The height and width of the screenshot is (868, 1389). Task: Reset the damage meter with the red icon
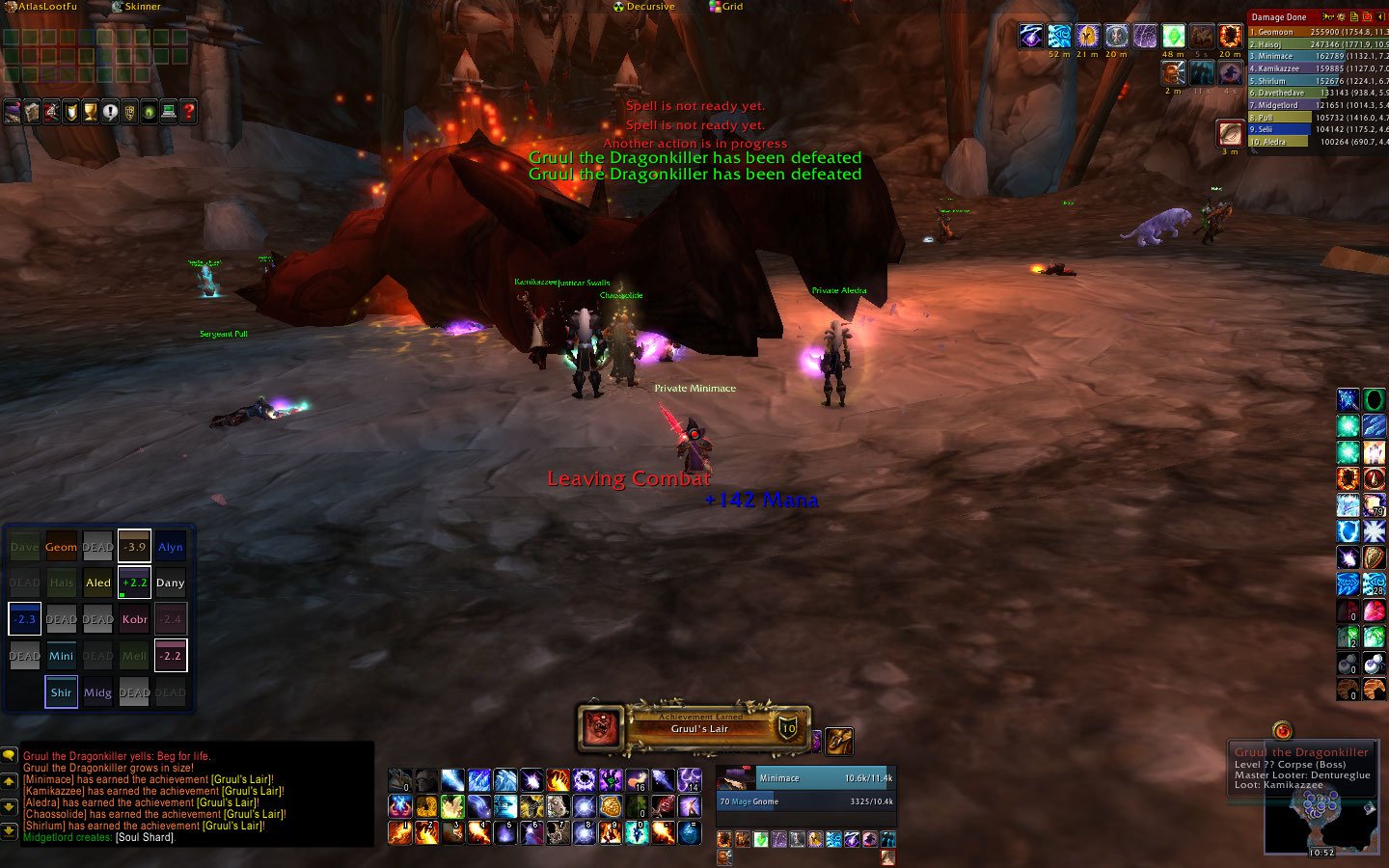click(1368, 16)
